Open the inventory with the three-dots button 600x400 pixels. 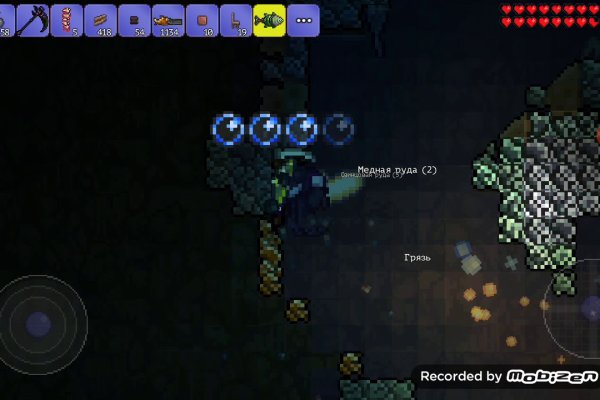(303, 18)
